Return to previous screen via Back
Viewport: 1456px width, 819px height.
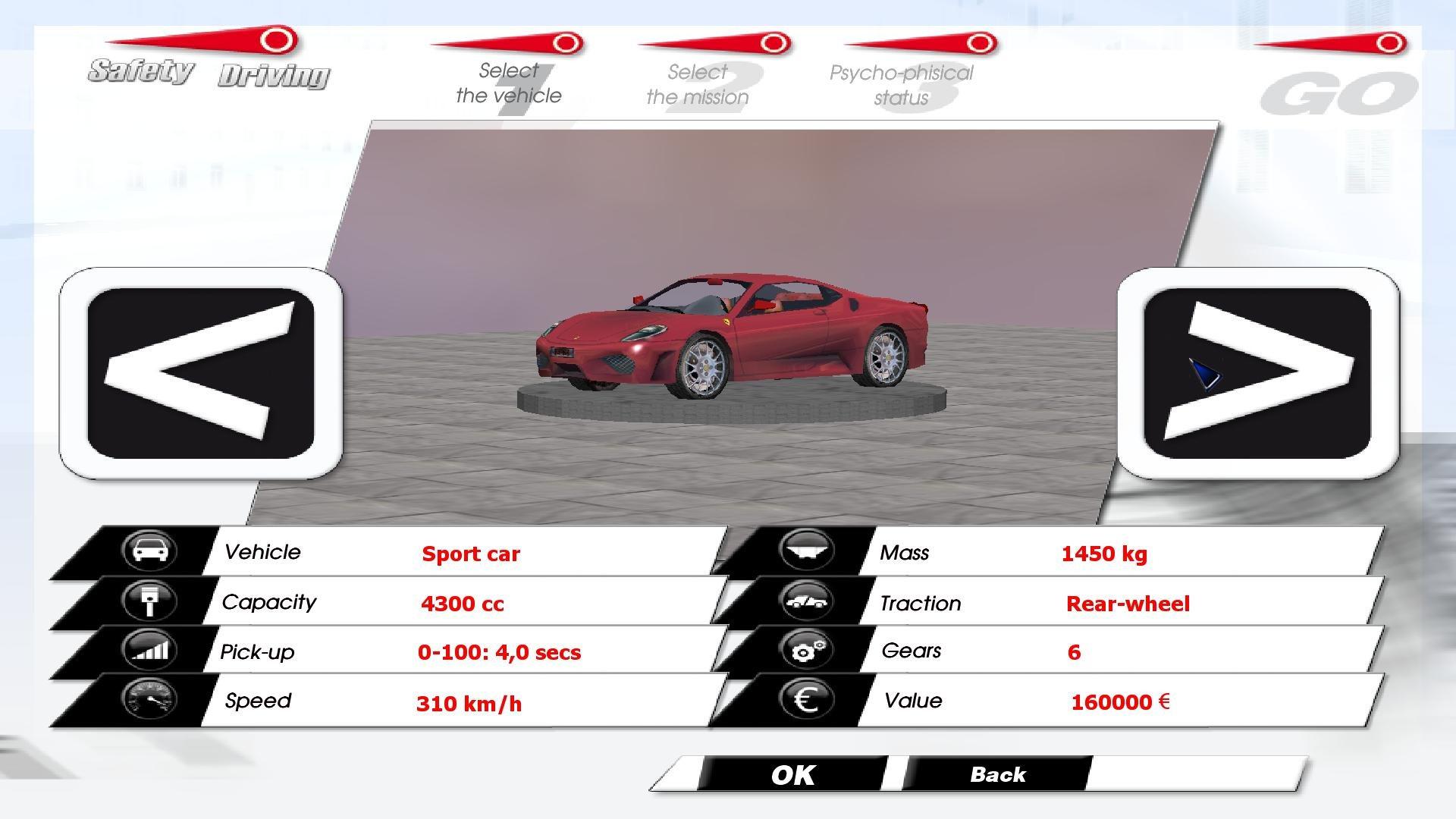997,774
